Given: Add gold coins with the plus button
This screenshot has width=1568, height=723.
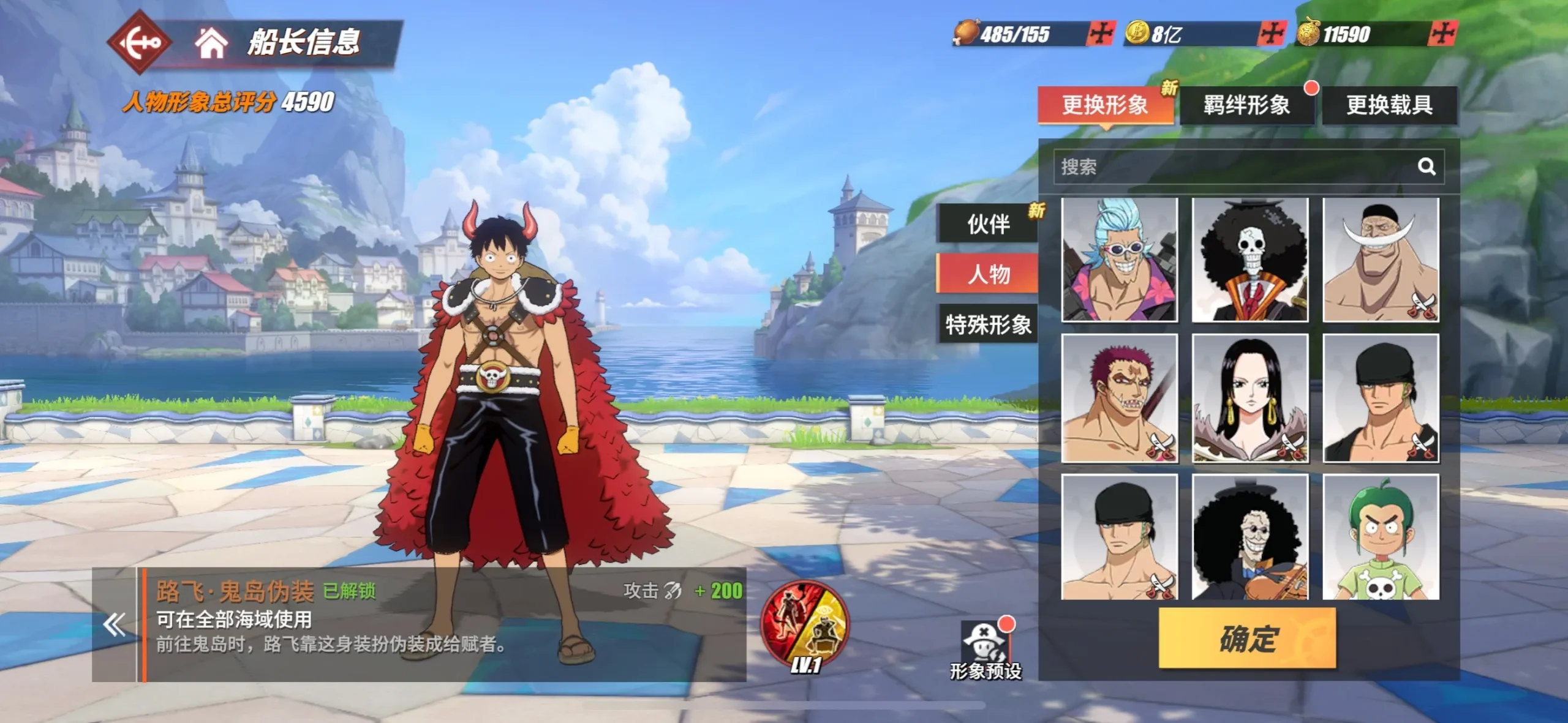Looking at the screenshot, I should point(1271,34).
